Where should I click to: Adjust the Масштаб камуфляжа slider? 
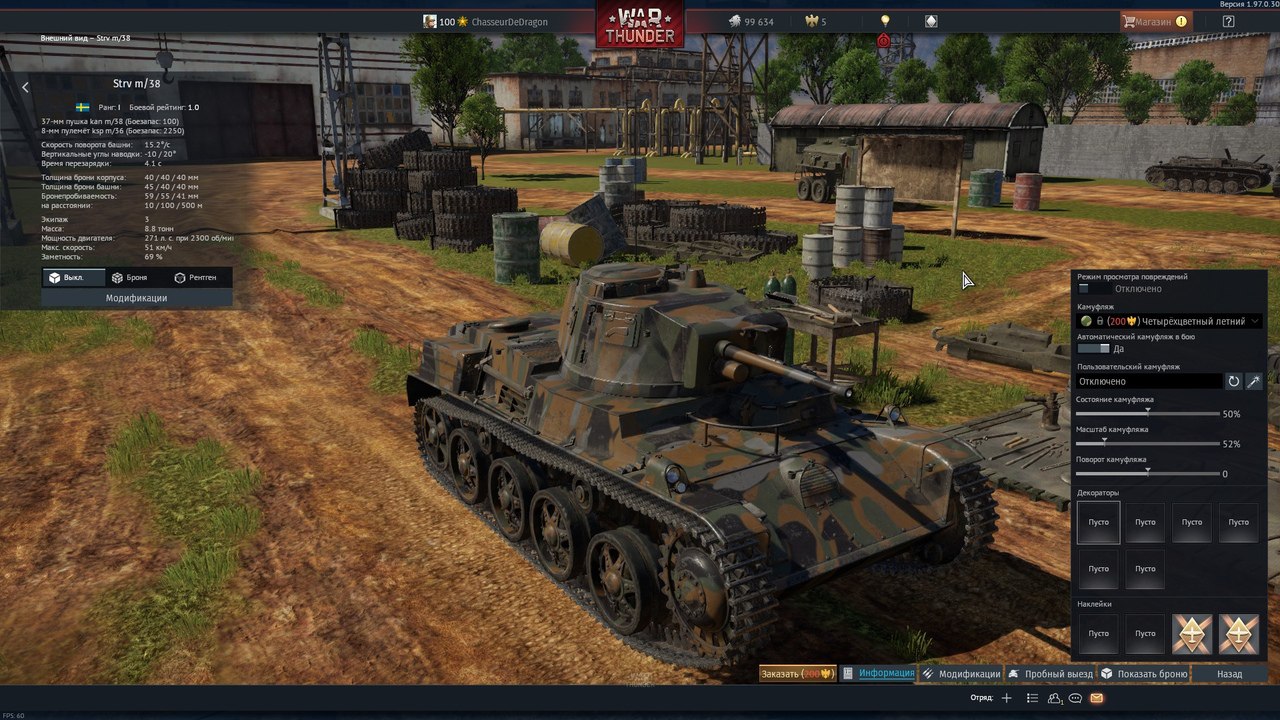click(1105, 443)
